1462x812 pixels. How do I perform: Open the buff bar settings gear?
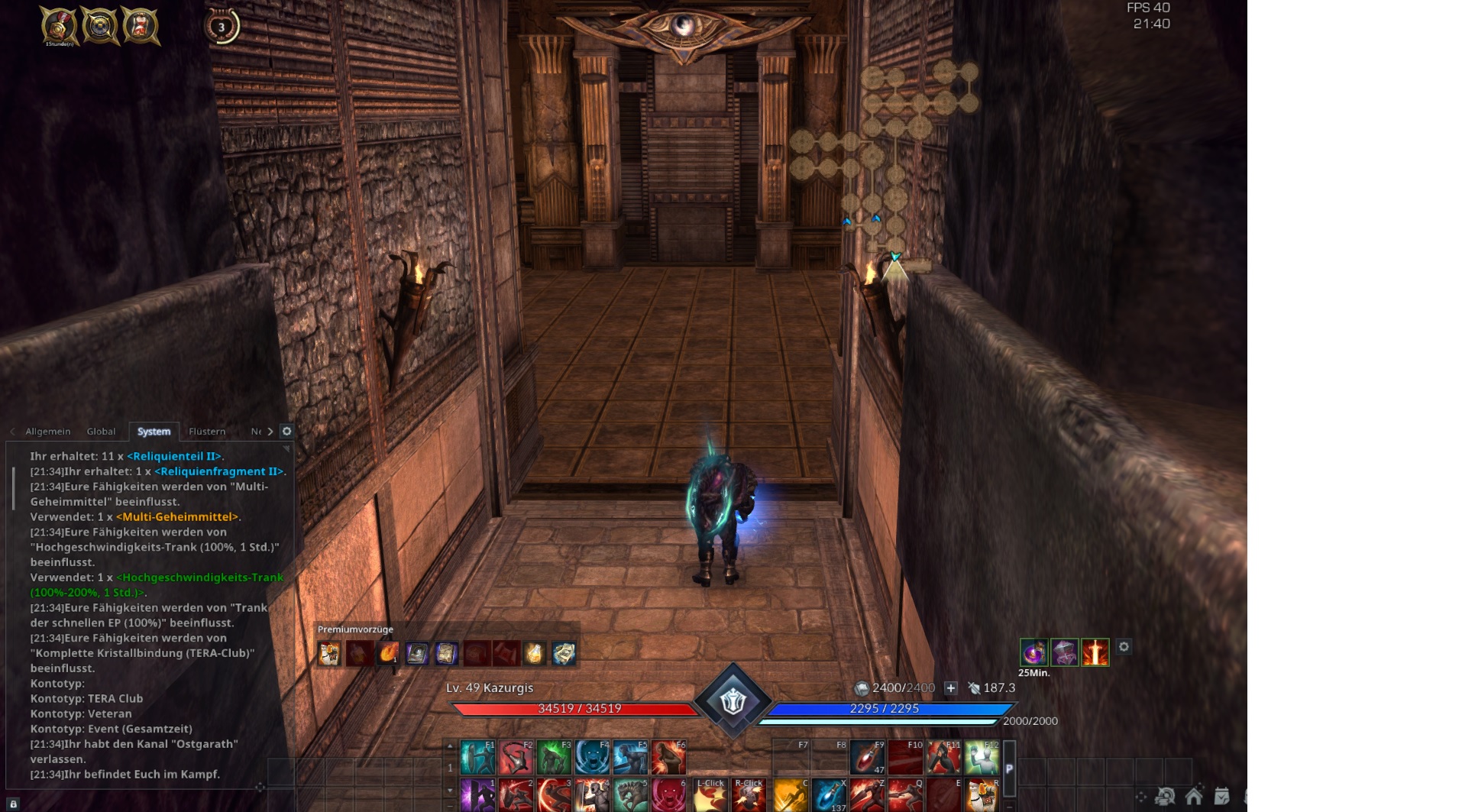click(x=1124, y=647)
